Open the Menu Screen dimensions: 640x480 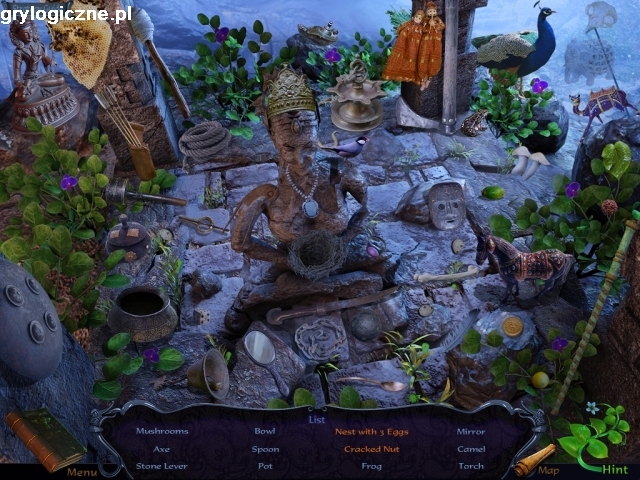(x=81, y=472)
